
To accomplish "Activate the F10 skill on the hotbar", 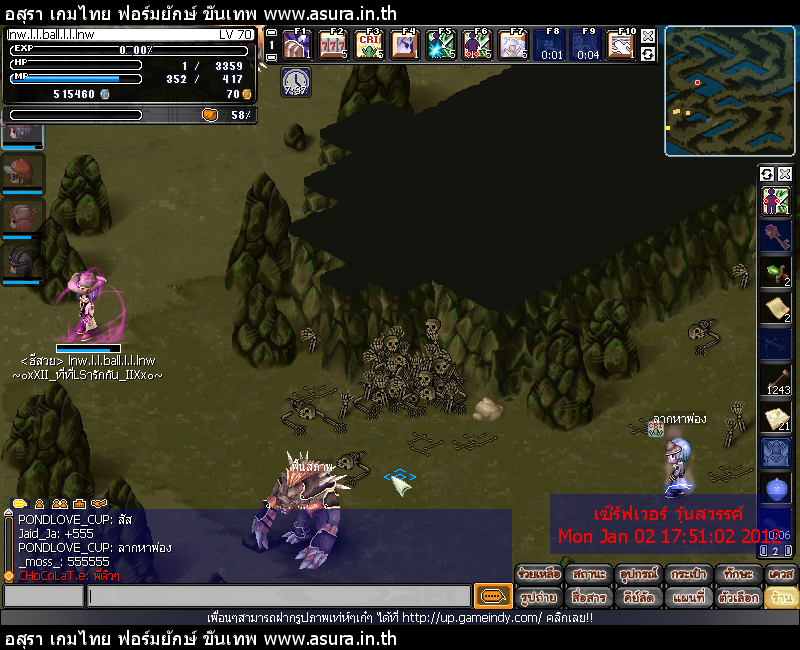I will coord(621,46).
